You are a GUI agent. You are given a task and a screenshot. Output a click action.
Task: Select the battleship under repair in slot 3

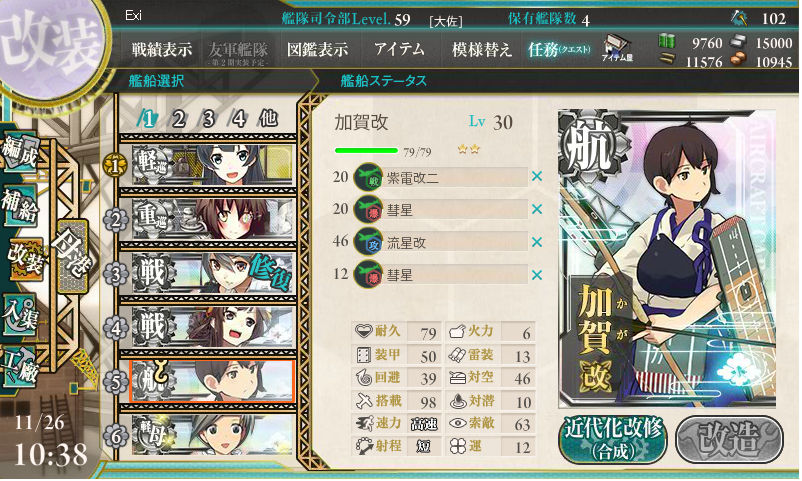tap(210, 272)
